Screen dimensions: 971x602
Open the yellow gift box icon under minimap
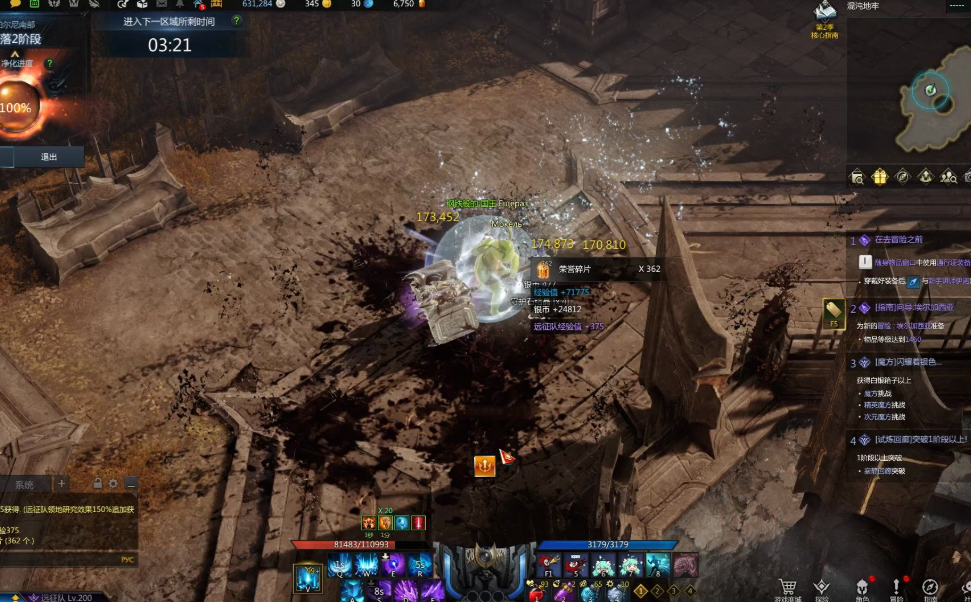[x=880, y=177]
